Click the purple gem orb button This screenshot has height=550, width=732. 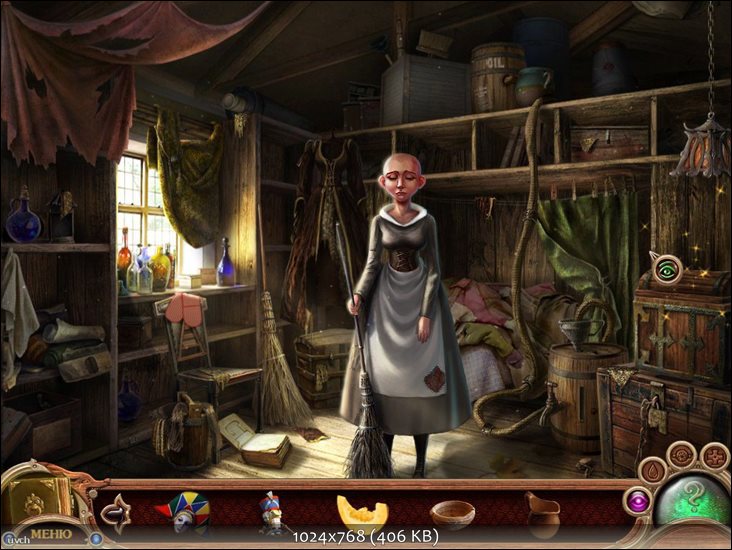pyautogui.click(x=636, y=500)
